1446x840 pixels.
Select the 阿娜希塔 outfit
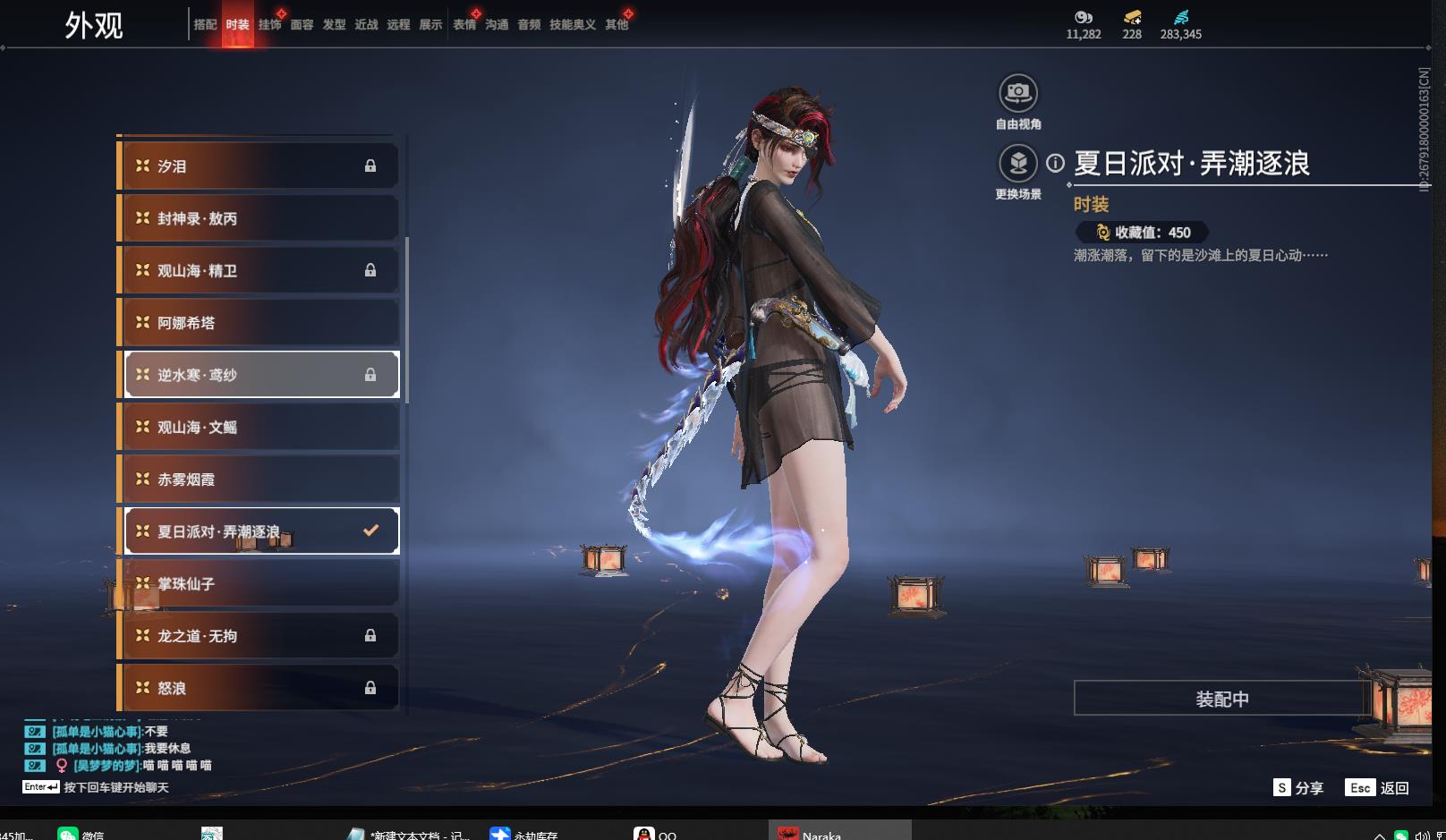259,323
